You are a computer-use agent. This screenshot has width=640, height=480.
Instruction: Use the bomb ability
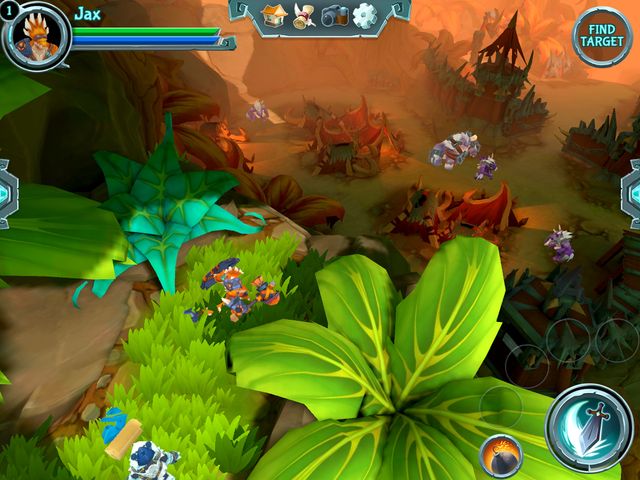coord(500,457)
